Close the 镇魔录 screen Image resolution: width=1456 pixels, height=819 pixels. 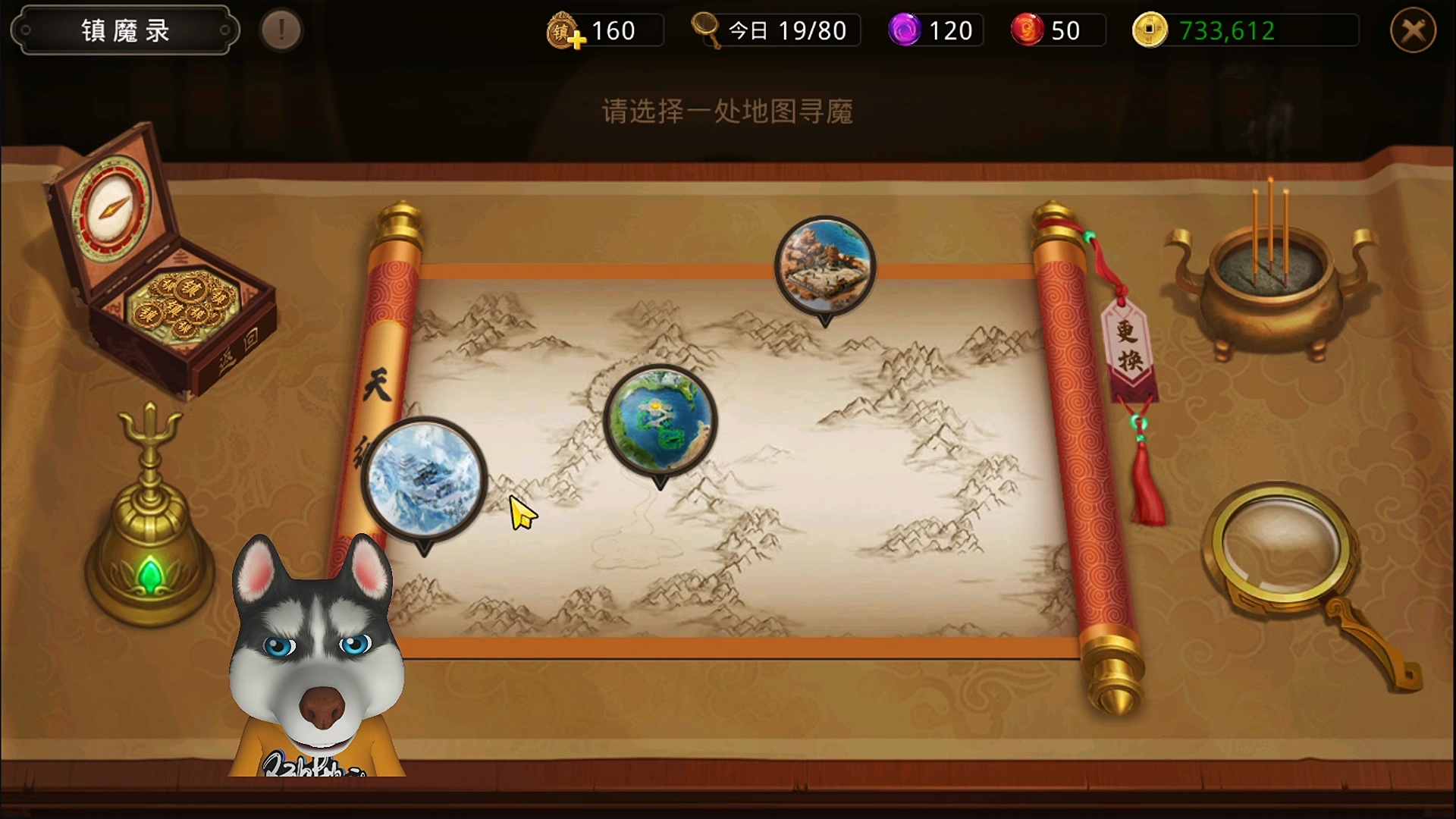1413,31
